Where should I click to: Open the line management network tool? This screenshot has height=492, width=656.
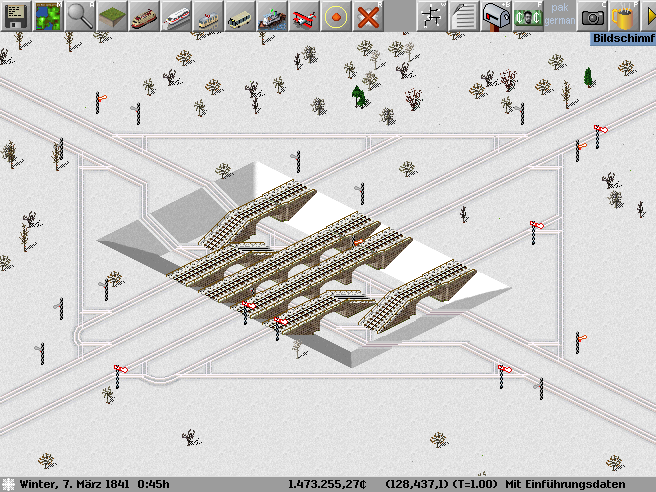(432, 16)
